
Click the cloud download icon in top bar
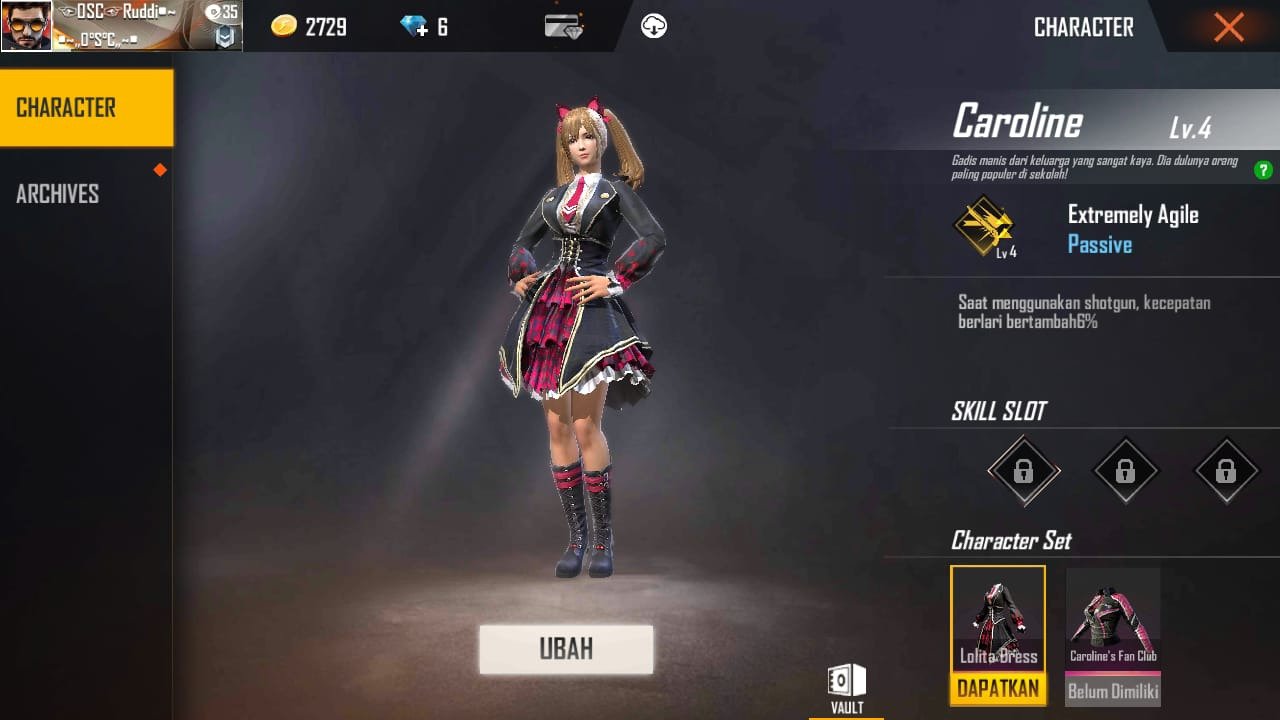[654, 24]
